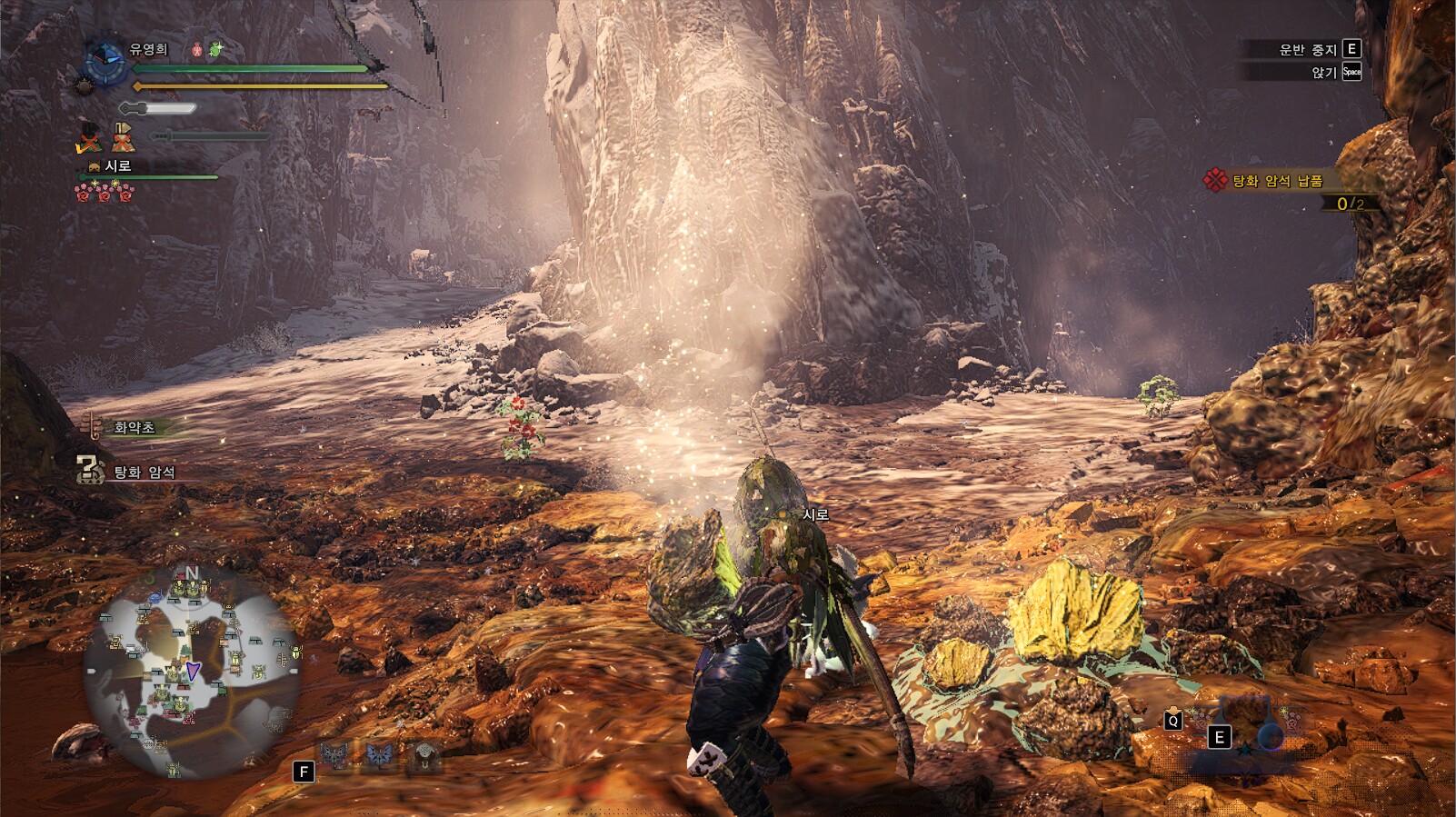Click the 화약초 scoutfly notification
This screenshot has width=1456, height=817.
pos(134,427)
